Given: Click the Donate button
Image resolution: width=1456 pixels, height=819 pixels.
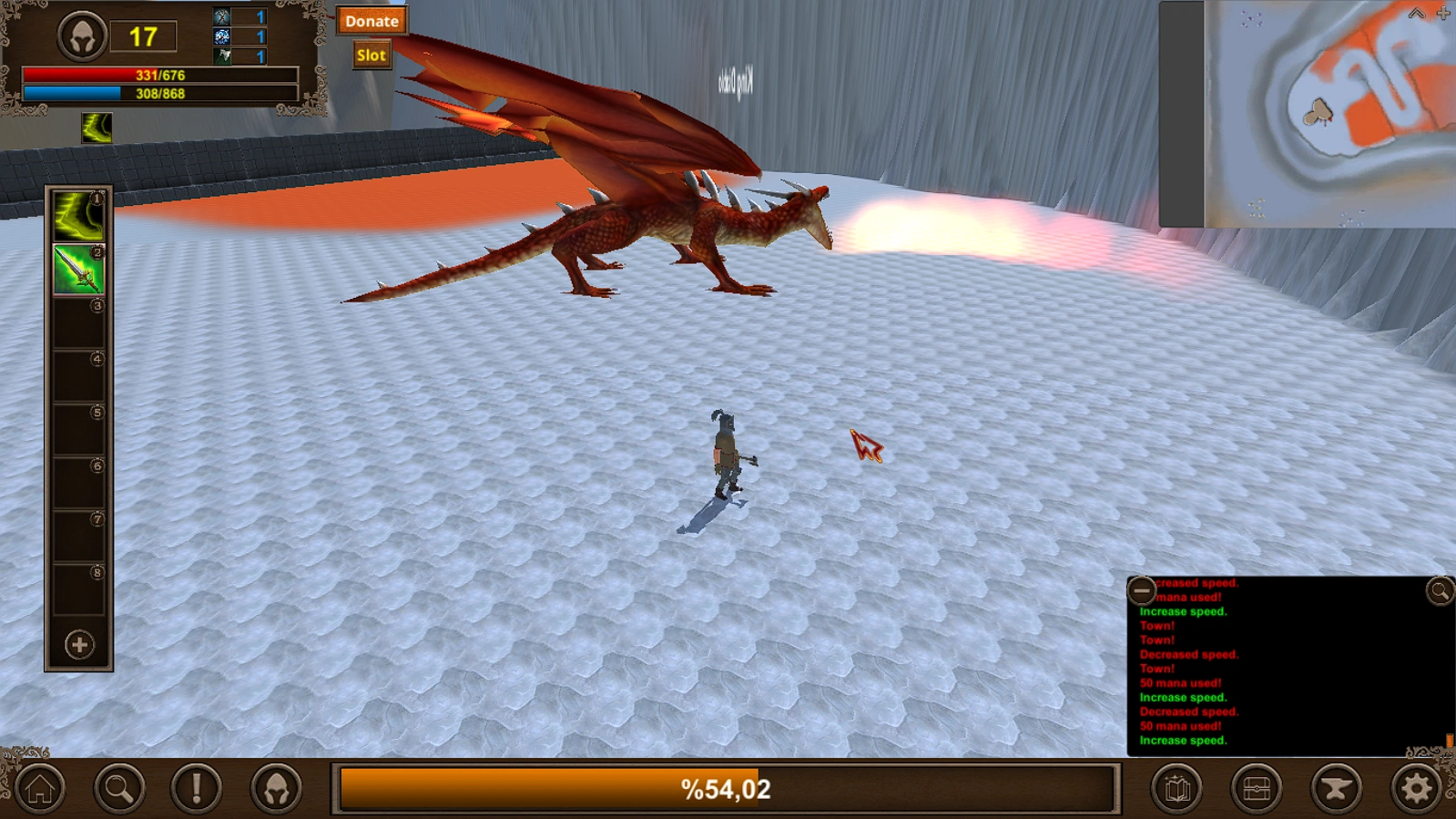Looking at the screenshot, I should (371, 21).
